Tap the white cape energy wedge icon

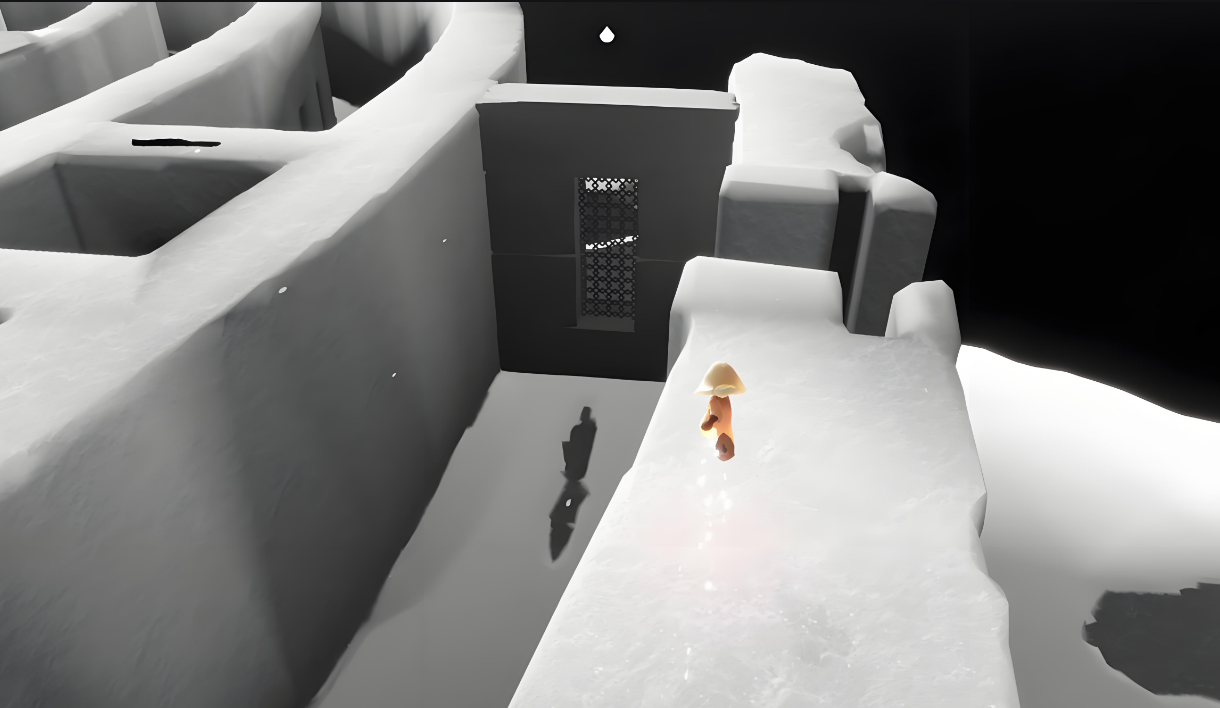606,36
